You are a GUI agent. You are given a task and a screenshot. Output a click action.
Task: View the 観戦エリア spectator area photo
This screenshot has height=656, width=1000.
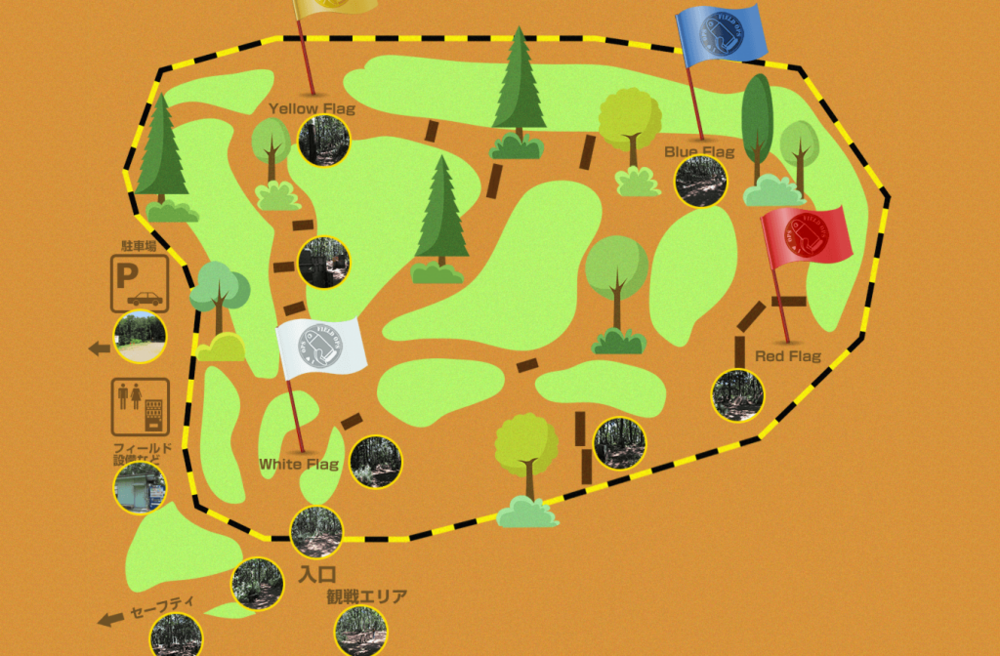click(361, 630)
